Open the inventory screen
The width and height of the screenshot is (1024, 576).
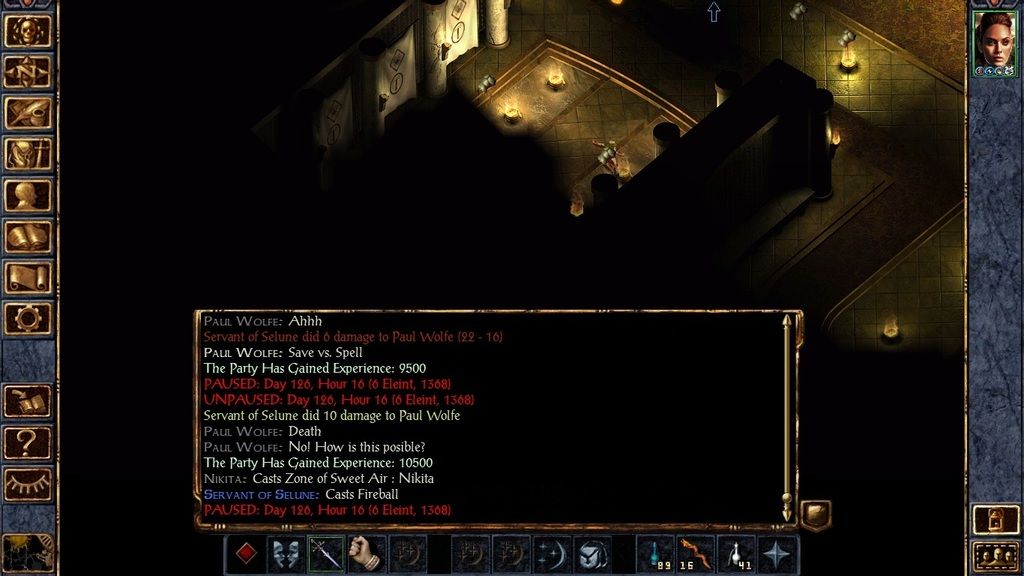(x=28, y=153)
